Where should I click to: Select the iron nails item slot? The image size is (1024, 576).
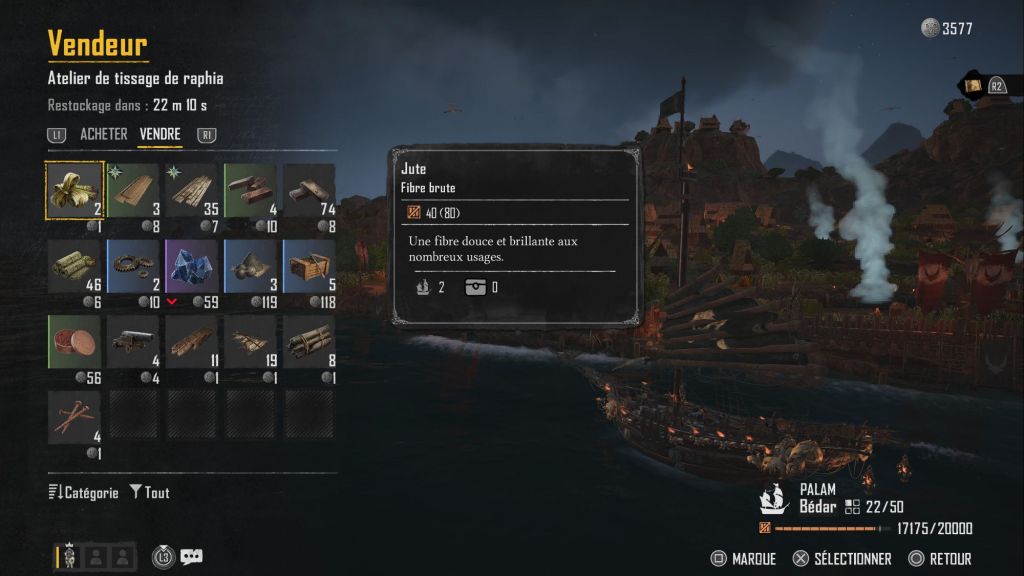tap(75, 418)
